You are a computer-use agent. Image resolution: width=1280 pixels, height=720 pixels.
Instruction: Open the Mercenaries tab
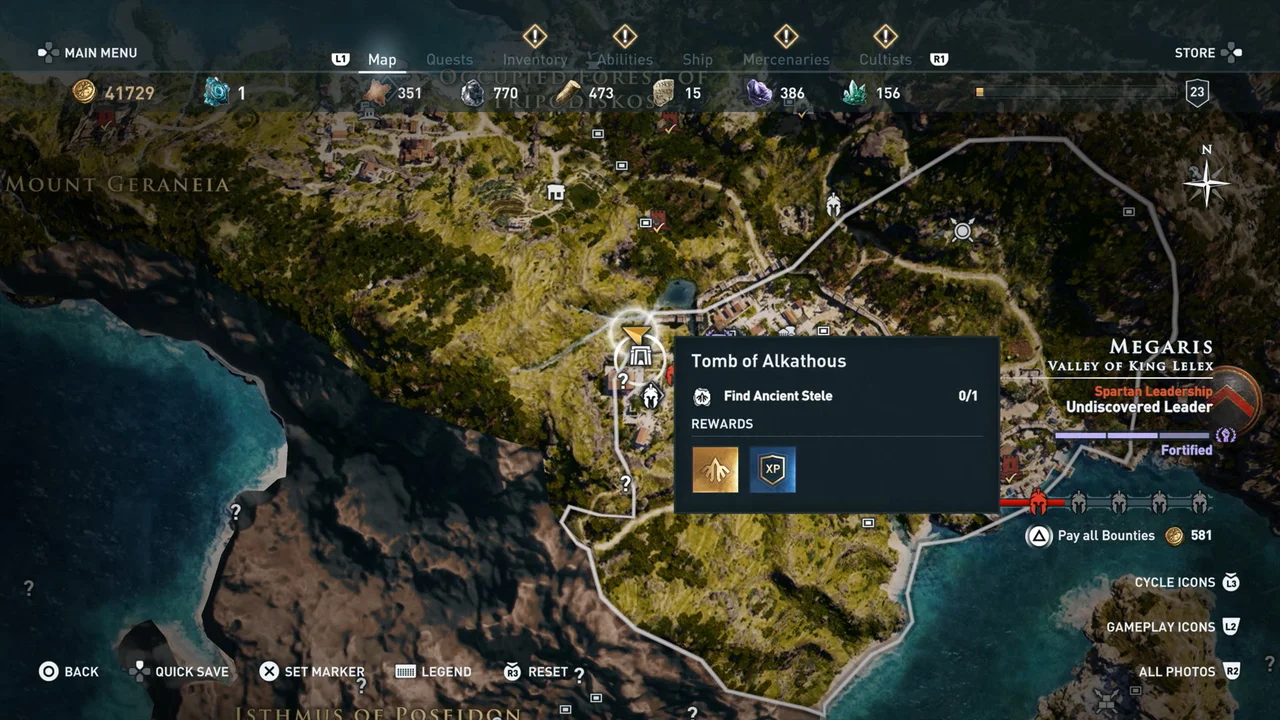tap(786, 60)
